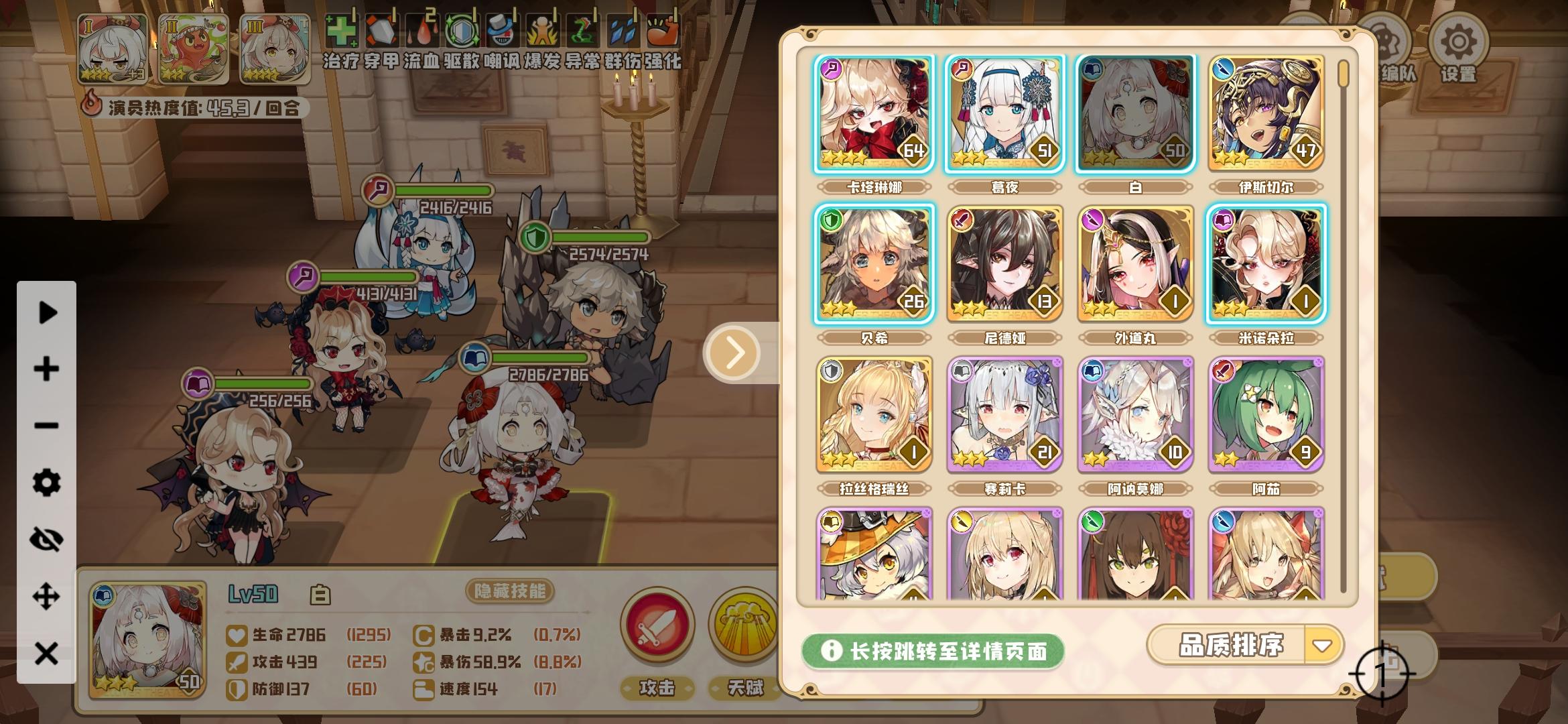Switch to team tab II
This screenshot has width=1568, height=724.
click(x=194, y=47)
